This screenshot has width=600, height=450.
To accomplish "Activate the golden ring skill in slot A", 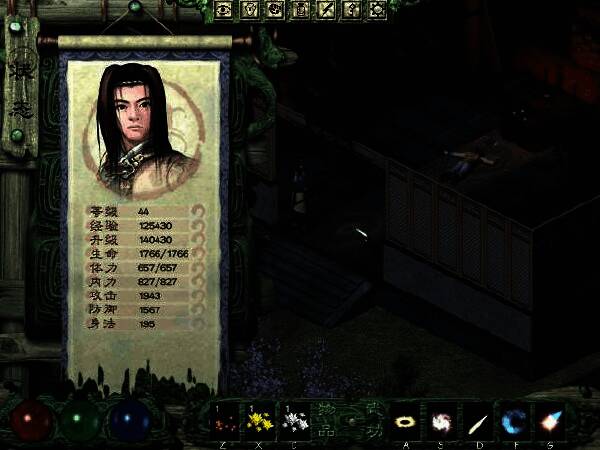I will (x=407, y=420).
